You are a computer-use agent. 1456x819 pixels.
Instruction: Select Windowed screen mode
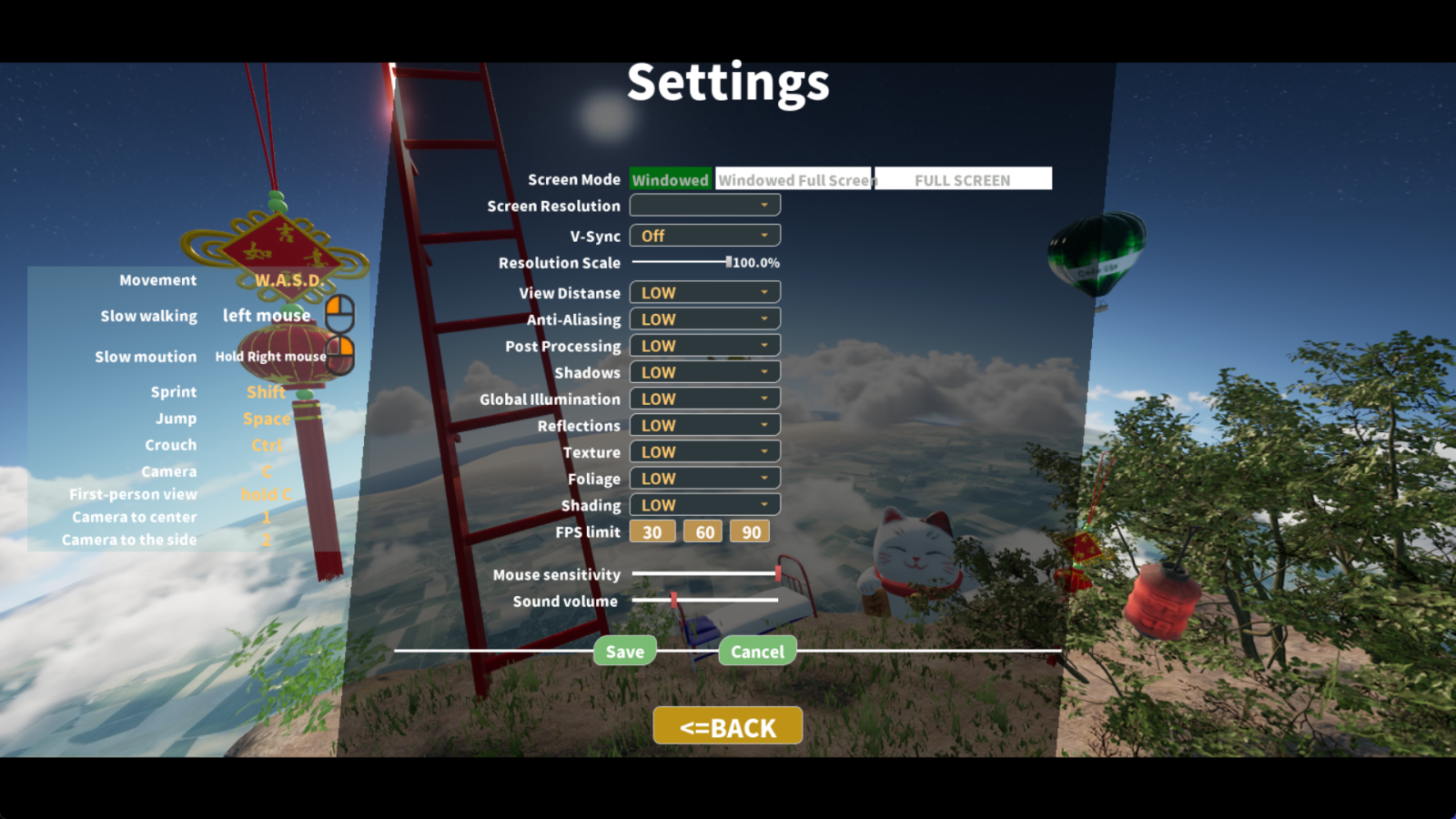coord(670,178)
